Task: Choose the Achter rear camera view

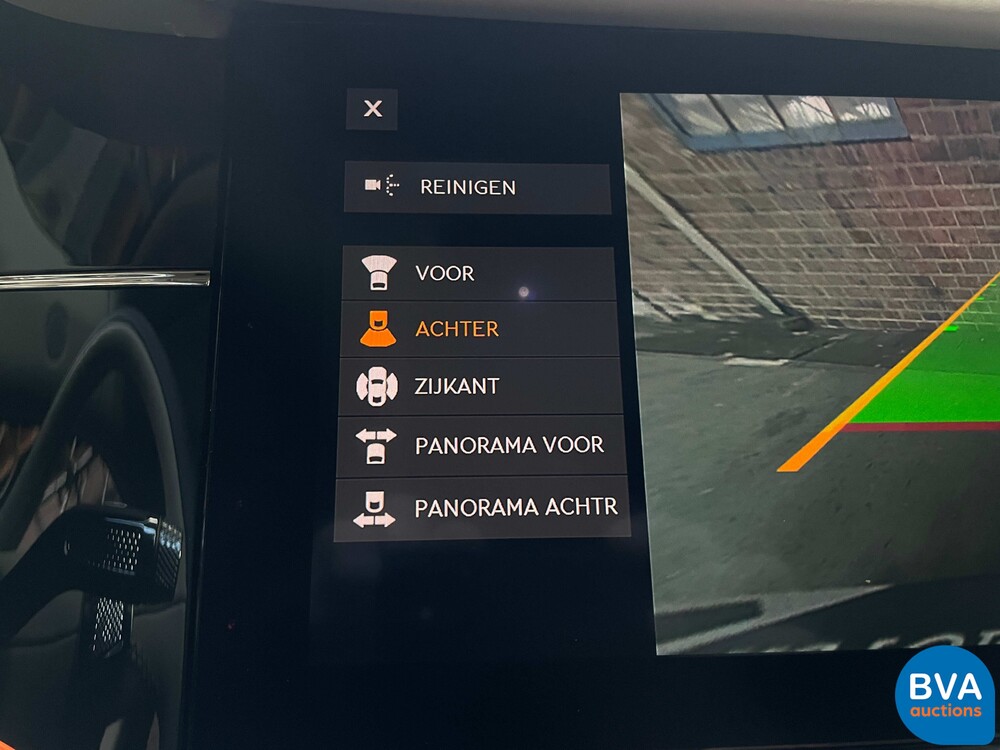Action: point(478,329)
